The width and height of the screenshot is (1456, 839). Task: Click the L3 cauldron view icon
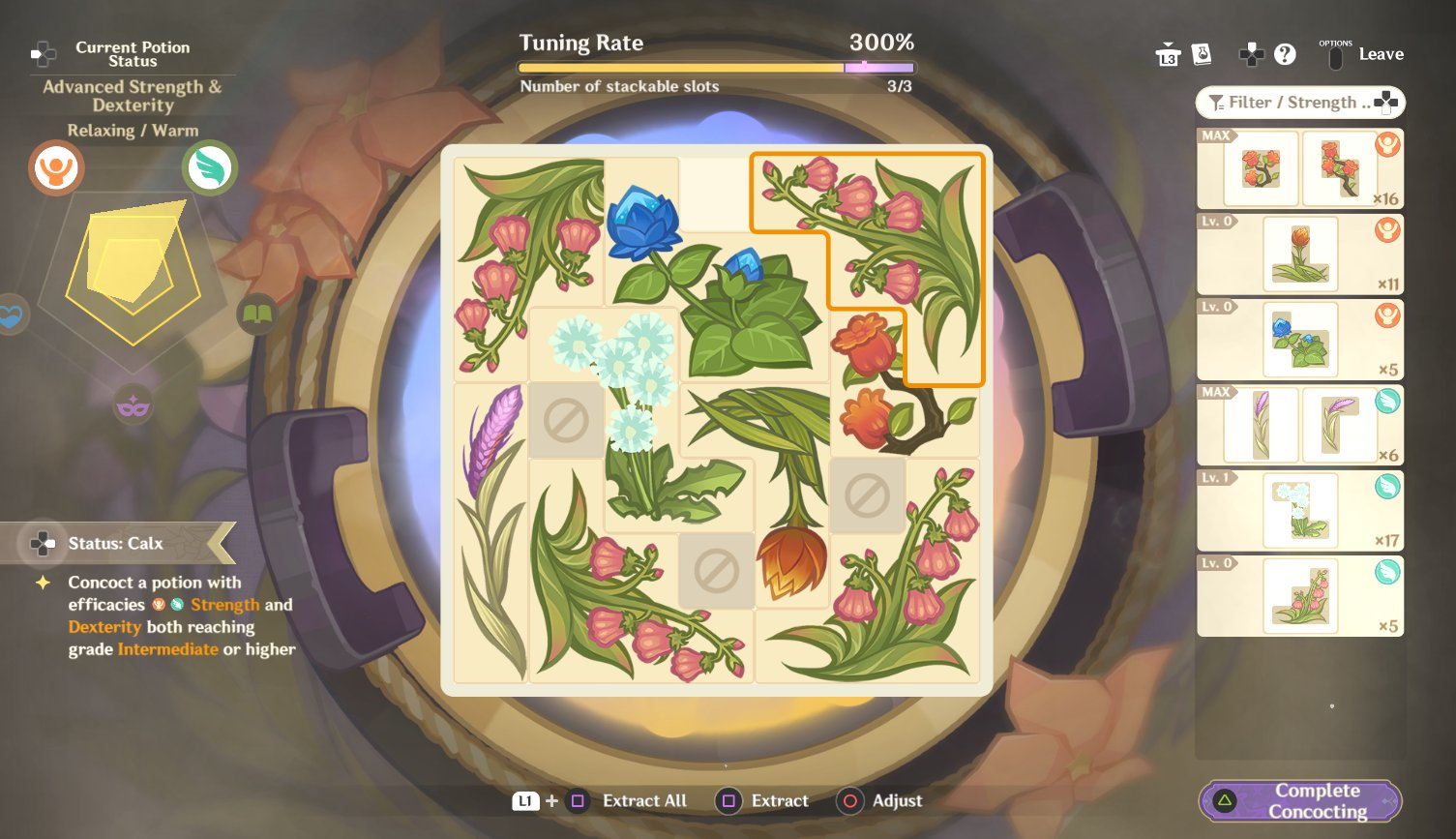pyautogui.click(x=1169, y=54)
